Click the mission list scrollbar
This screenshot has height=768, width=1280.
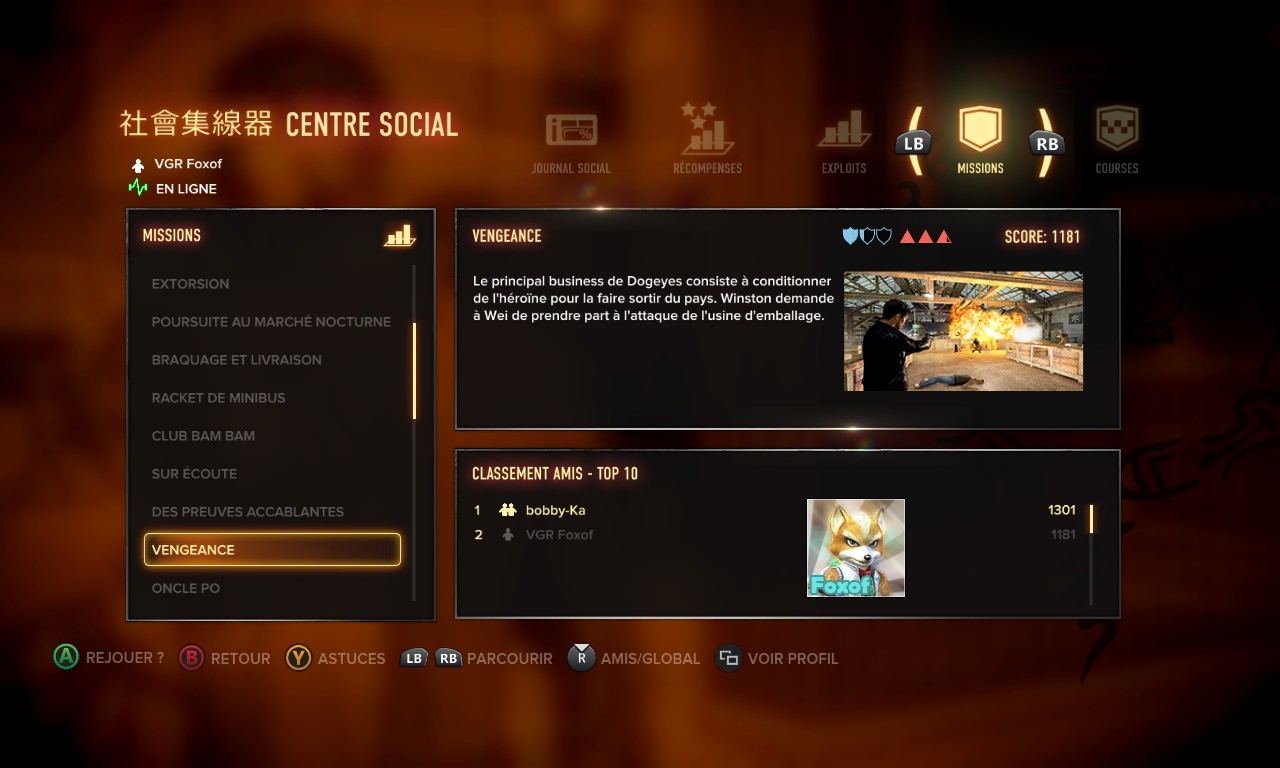coord(414,372)
